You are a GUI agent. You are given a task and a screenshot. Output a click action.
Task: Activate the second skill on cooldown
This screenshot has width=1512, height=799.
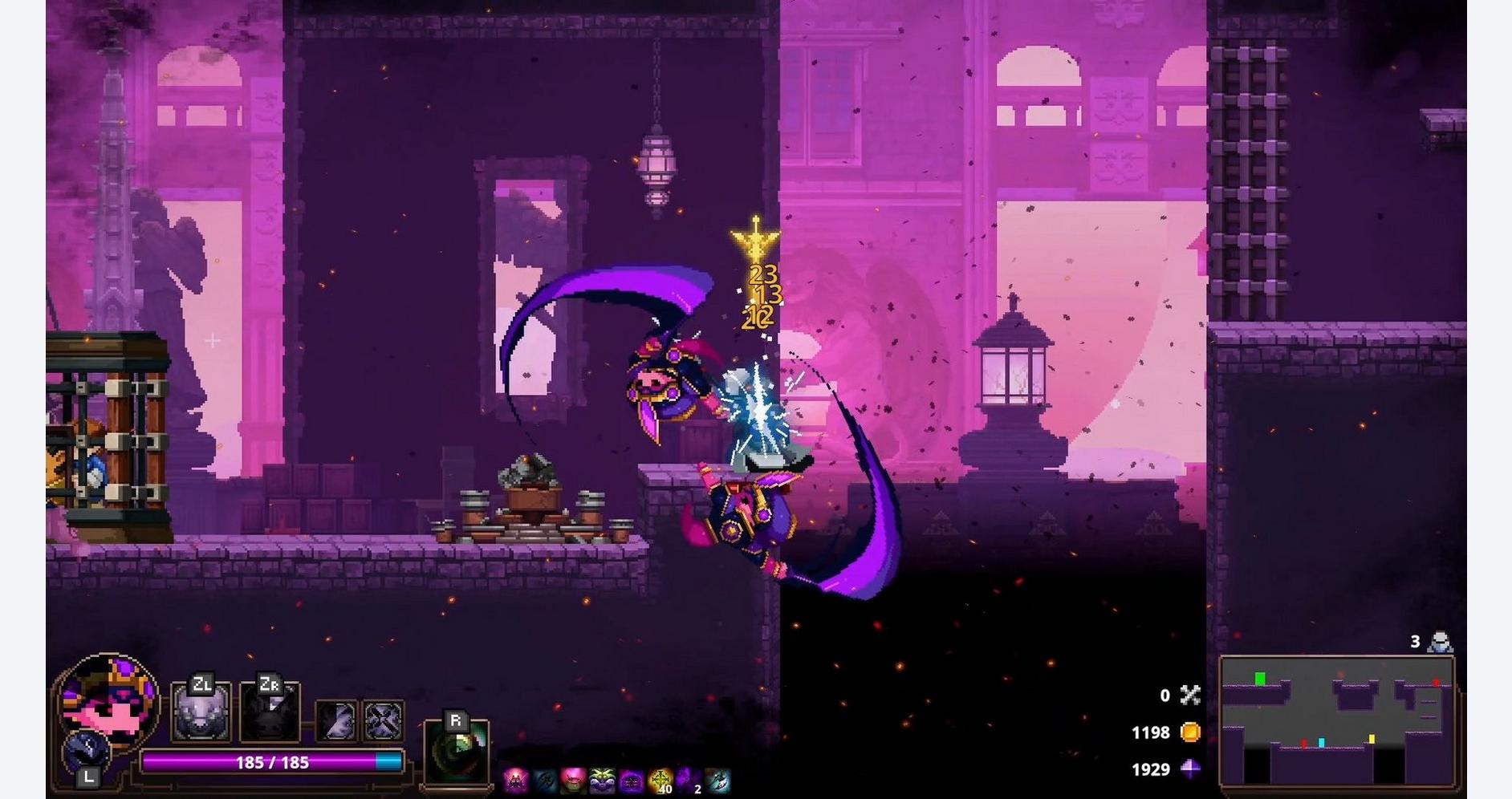[270, 712]
